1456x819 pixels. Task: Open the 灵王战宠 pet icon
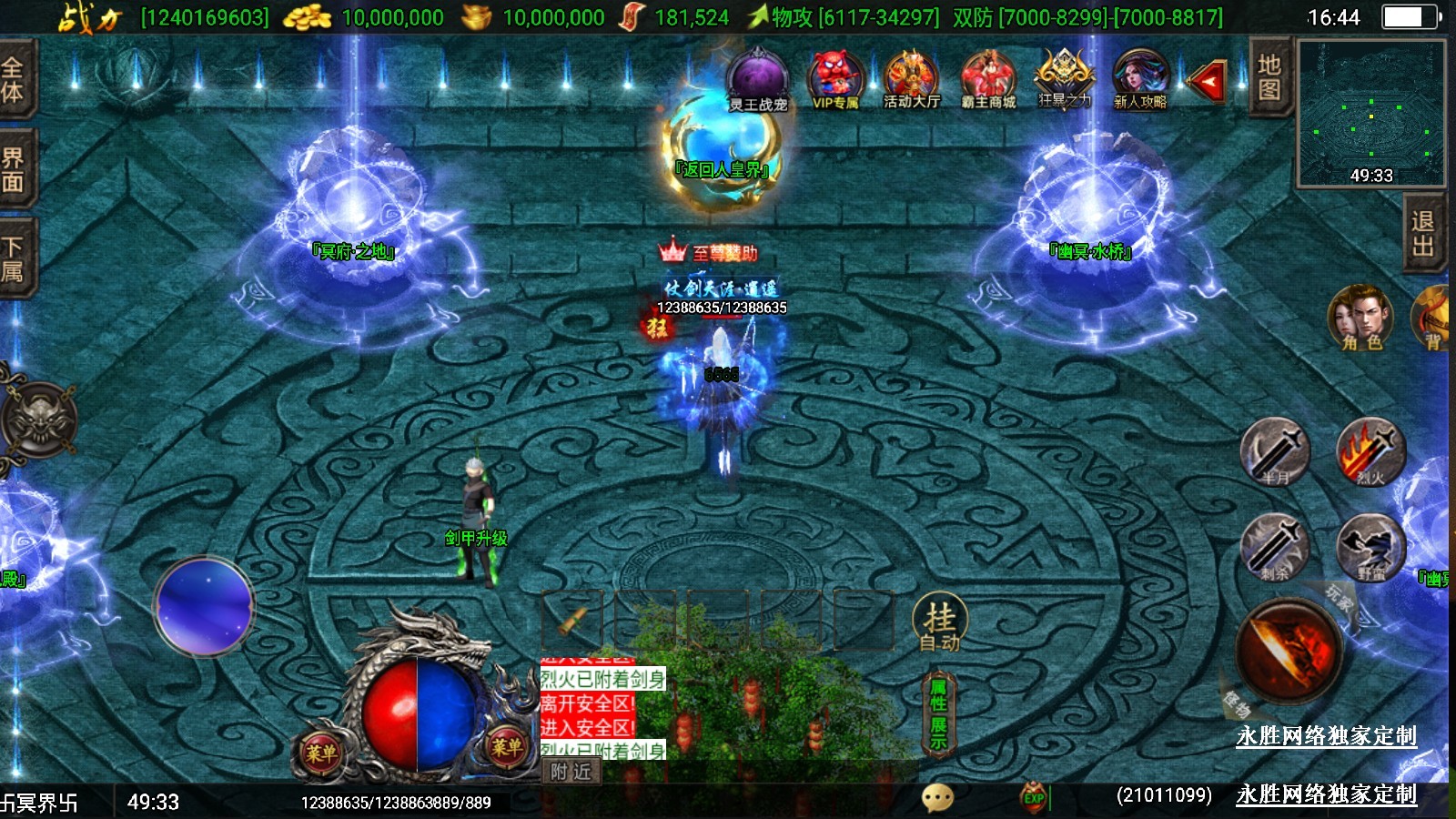pos(757,80)
